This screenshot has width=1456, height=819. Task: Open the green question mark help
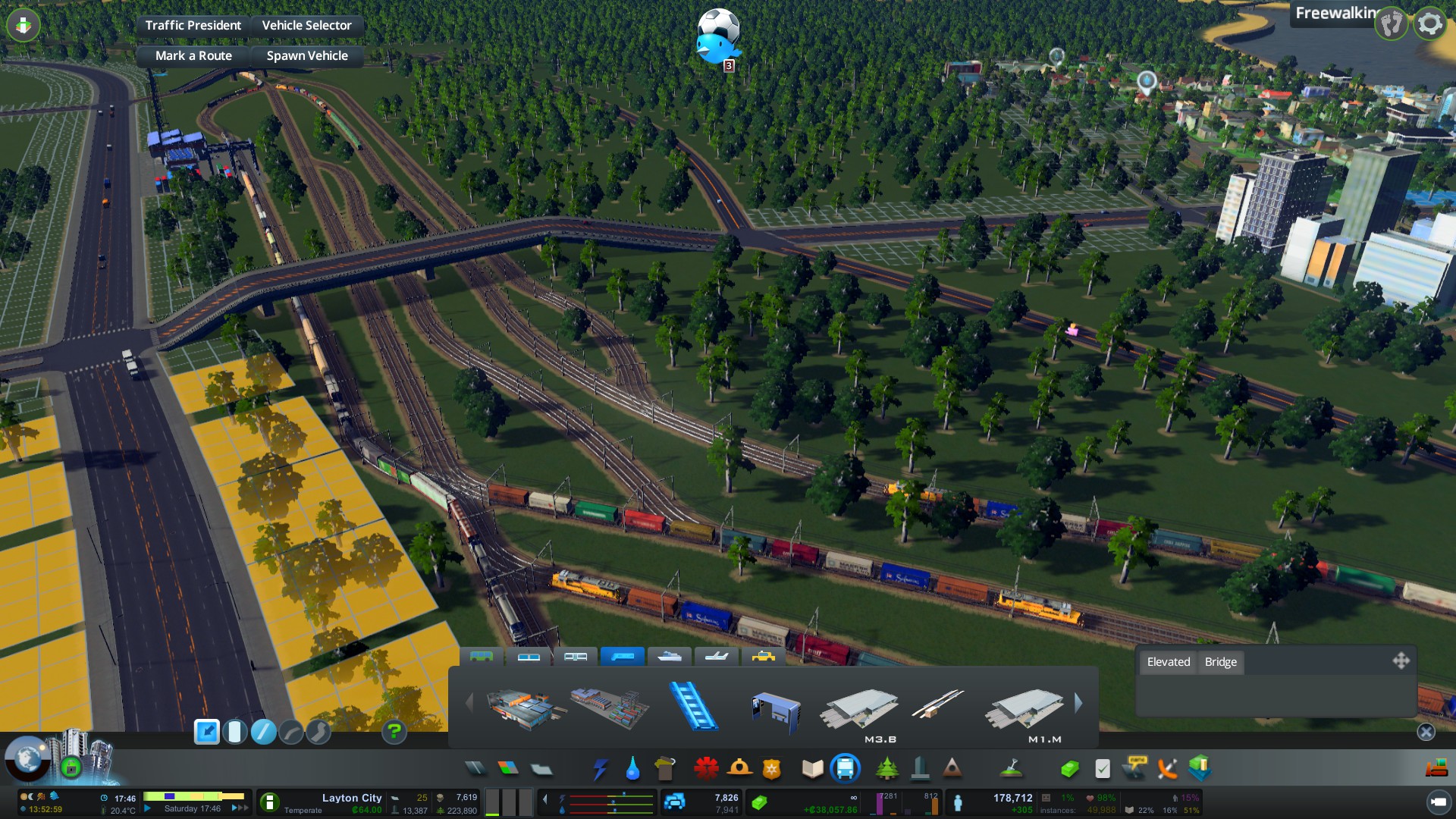pyautogui.click(x=394, y=732)
